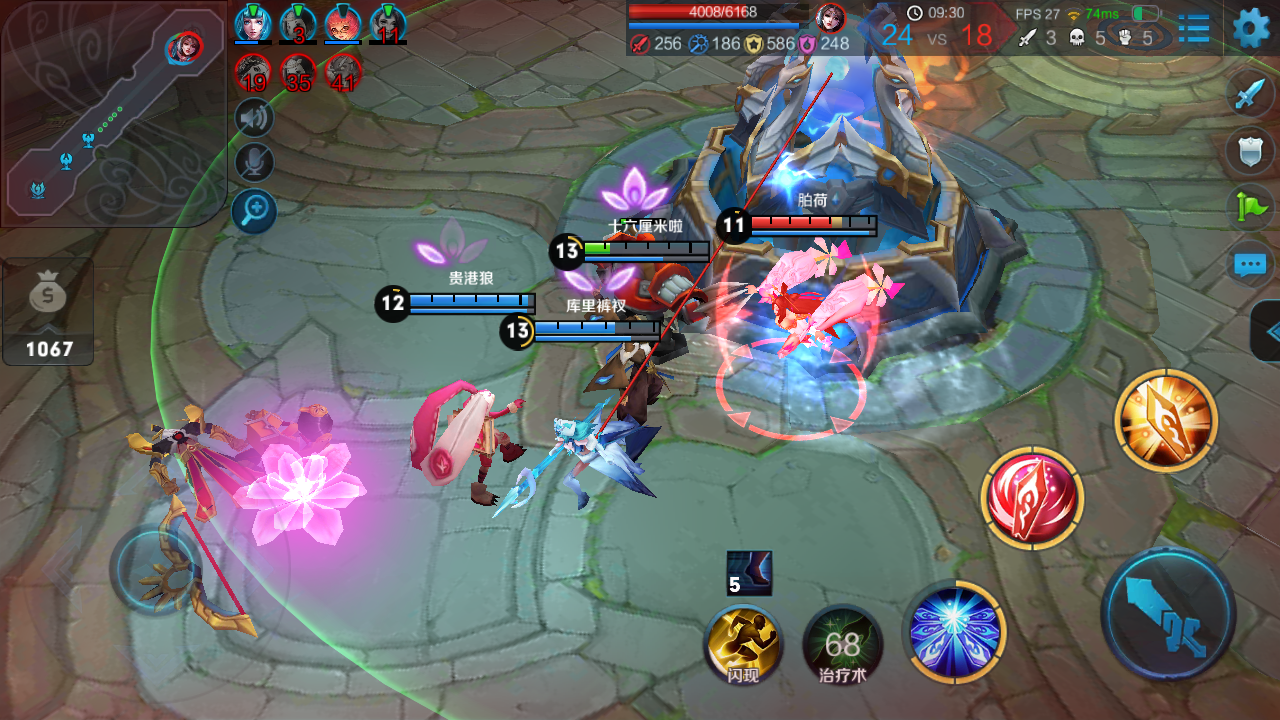The image size is (1280, 720).
Task: Open the gold bag shop showing 1067
Action: (x=48, y=312)
